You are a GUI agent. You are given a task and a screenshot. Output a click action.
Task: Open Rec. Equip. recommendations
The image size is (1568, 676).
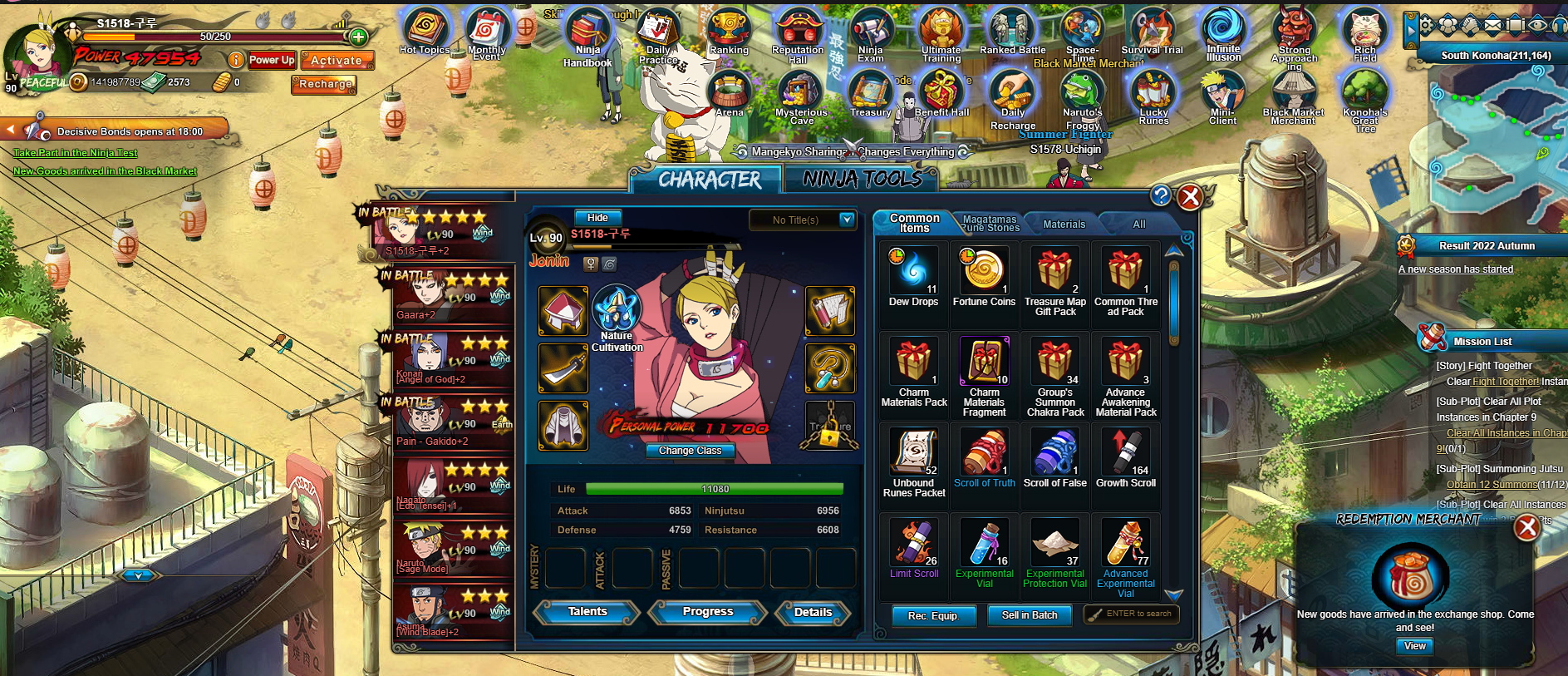click(x=933, y=616)
